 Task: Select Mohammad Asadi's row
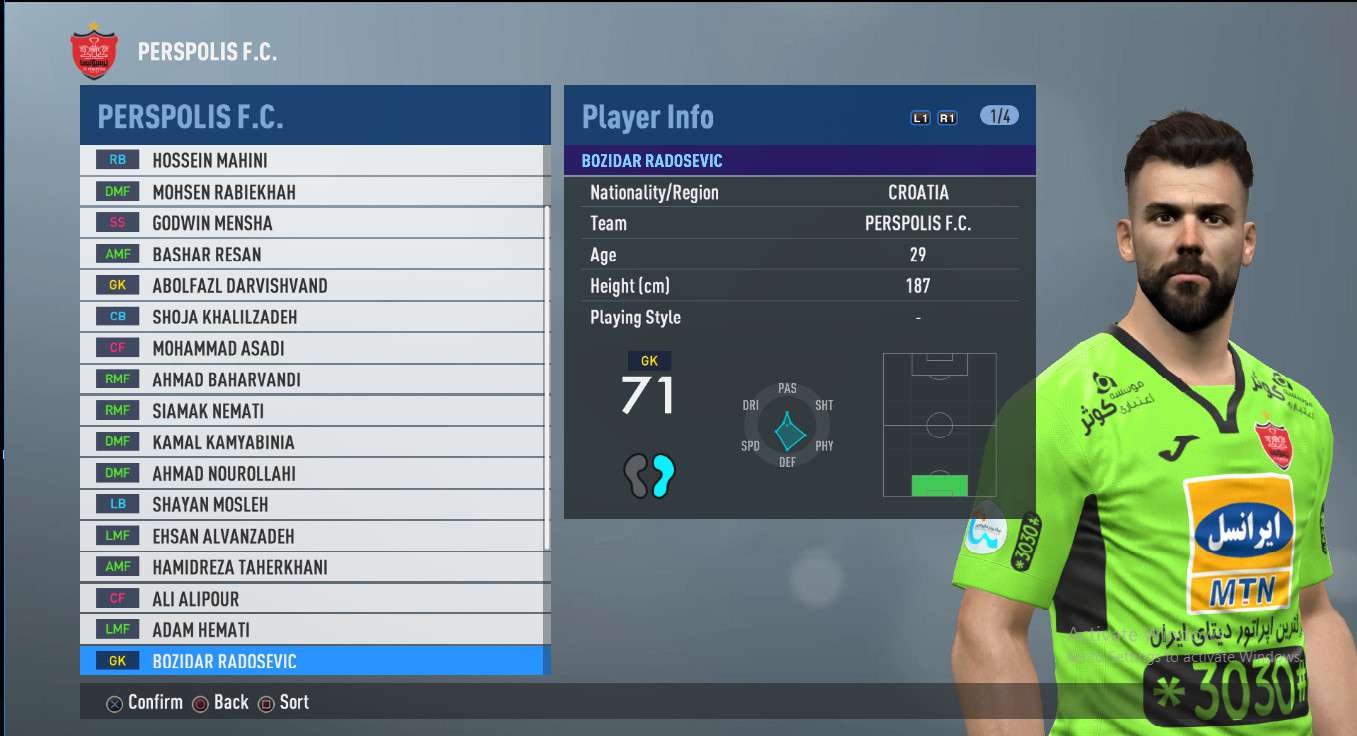pos(312,348)
